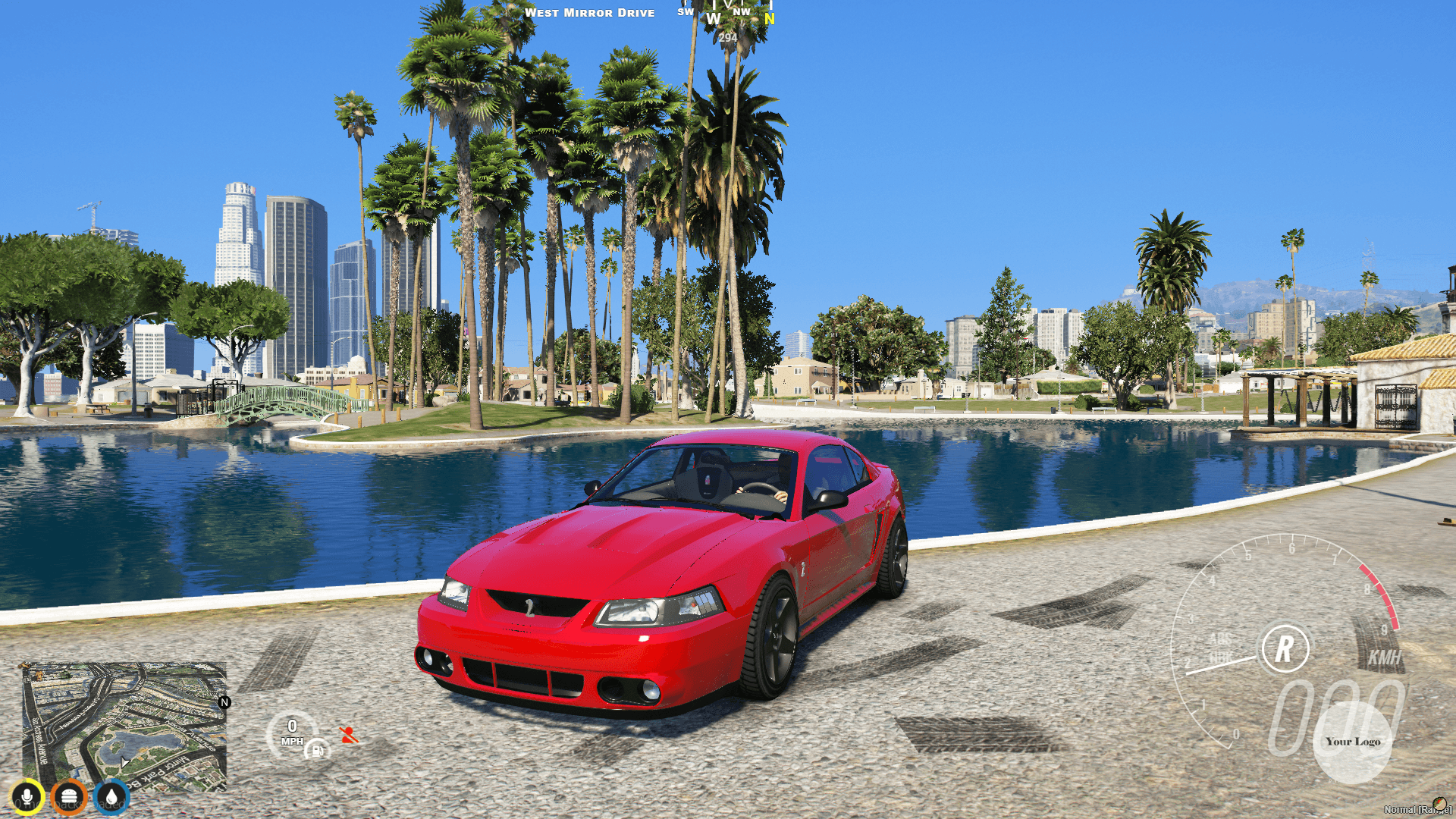The image size is (1456, 819).
Task: Select the West Mirror Drive street label
Action: point(591,13)
